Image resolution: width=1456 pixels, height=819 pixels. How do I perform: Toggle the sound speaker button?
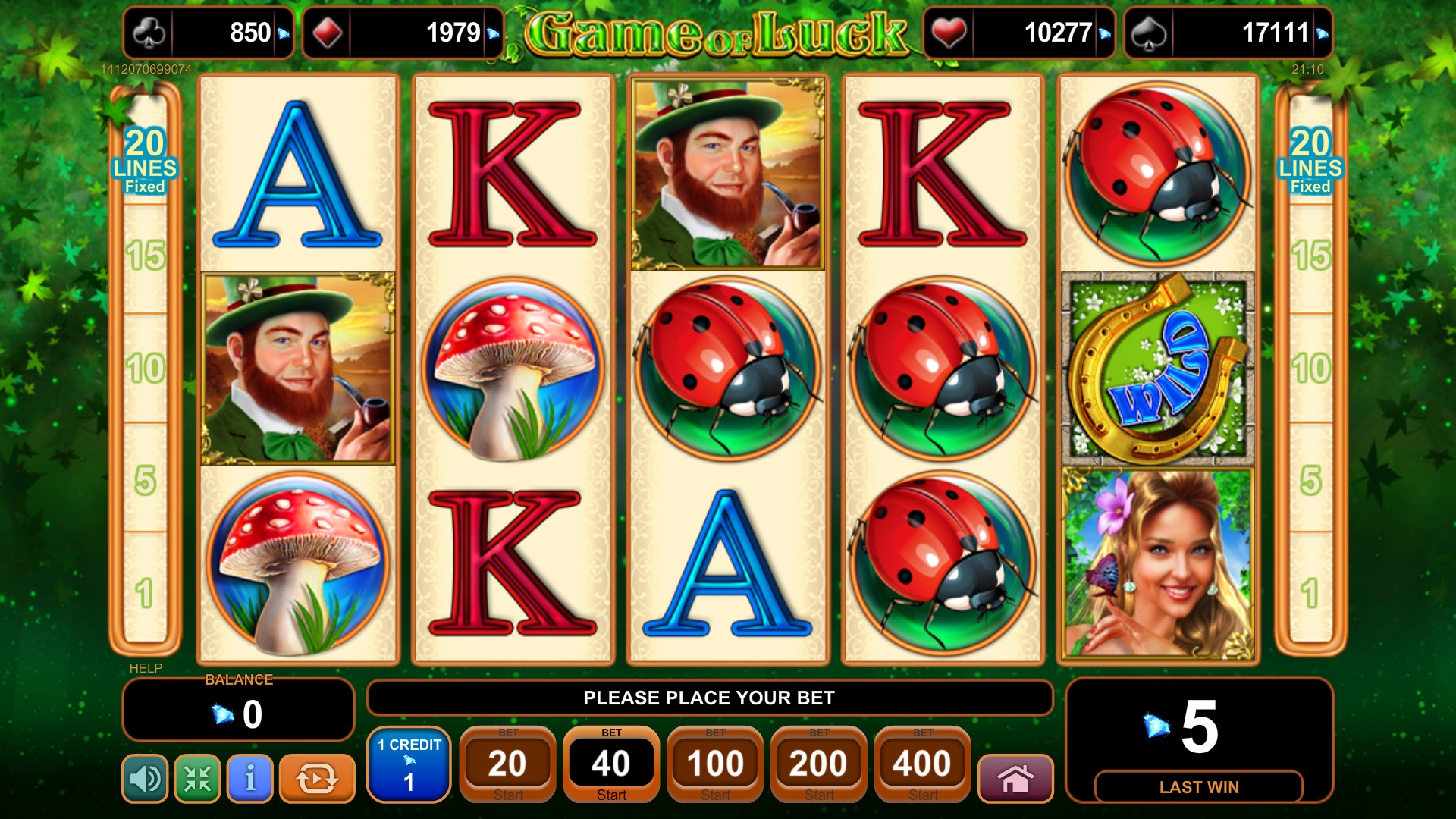[145, 778]
